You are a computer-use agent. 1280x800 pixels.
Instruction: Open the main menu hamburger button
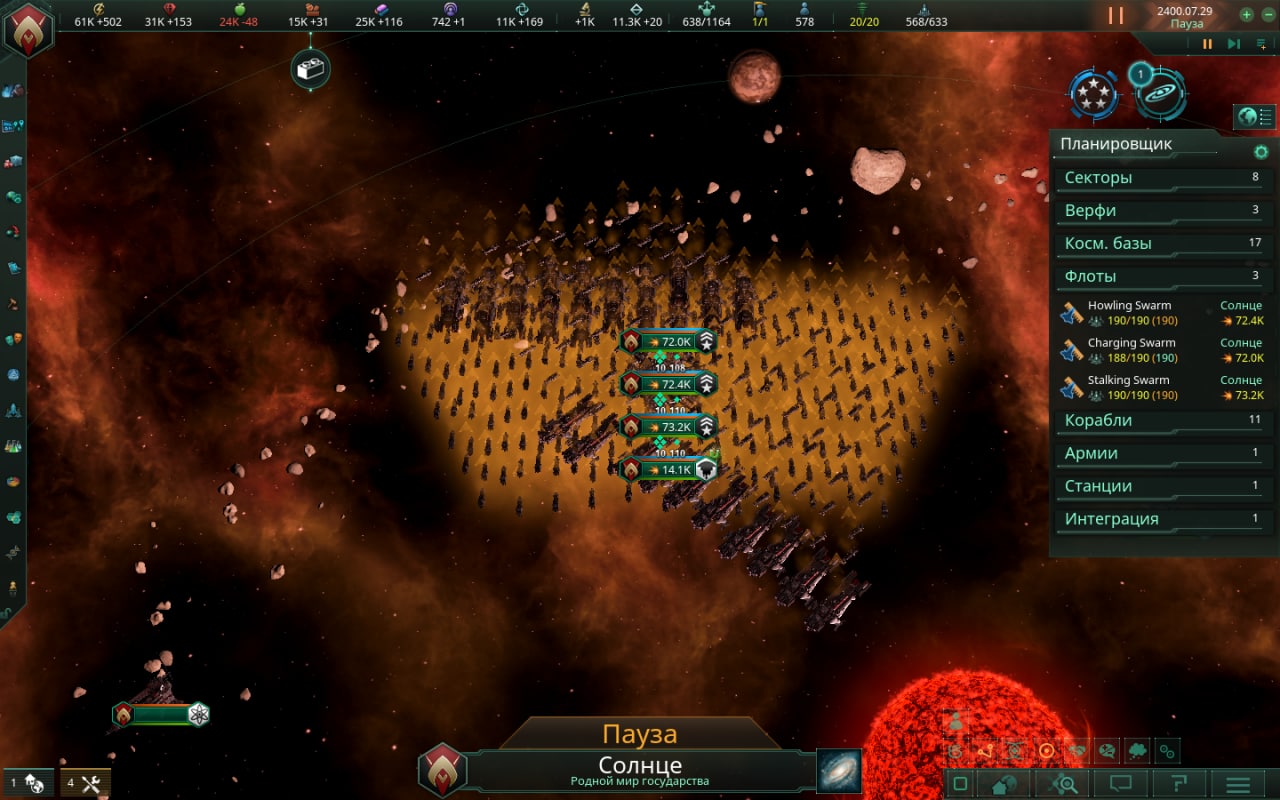coord(1238,785)
